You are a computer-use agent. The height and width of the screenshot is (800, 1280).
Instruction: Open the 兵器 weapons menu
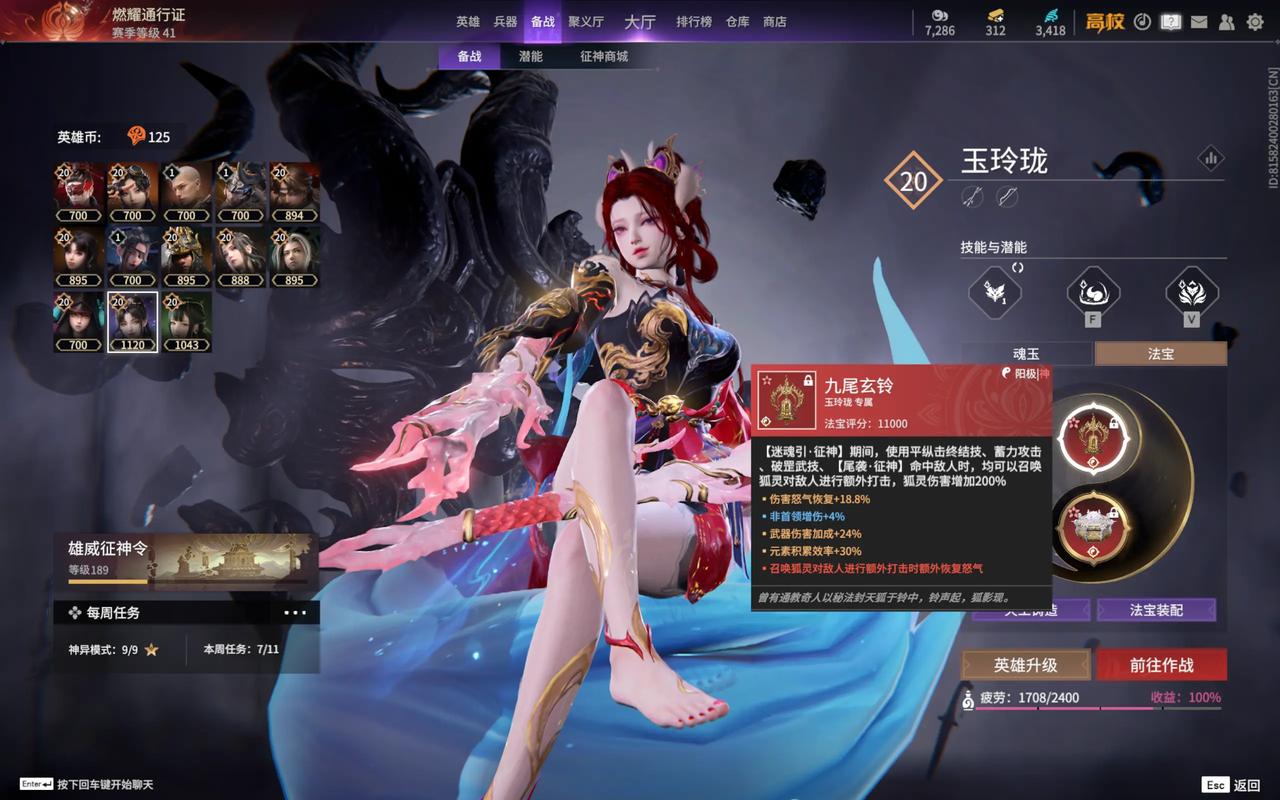click(x=505, y=21)
